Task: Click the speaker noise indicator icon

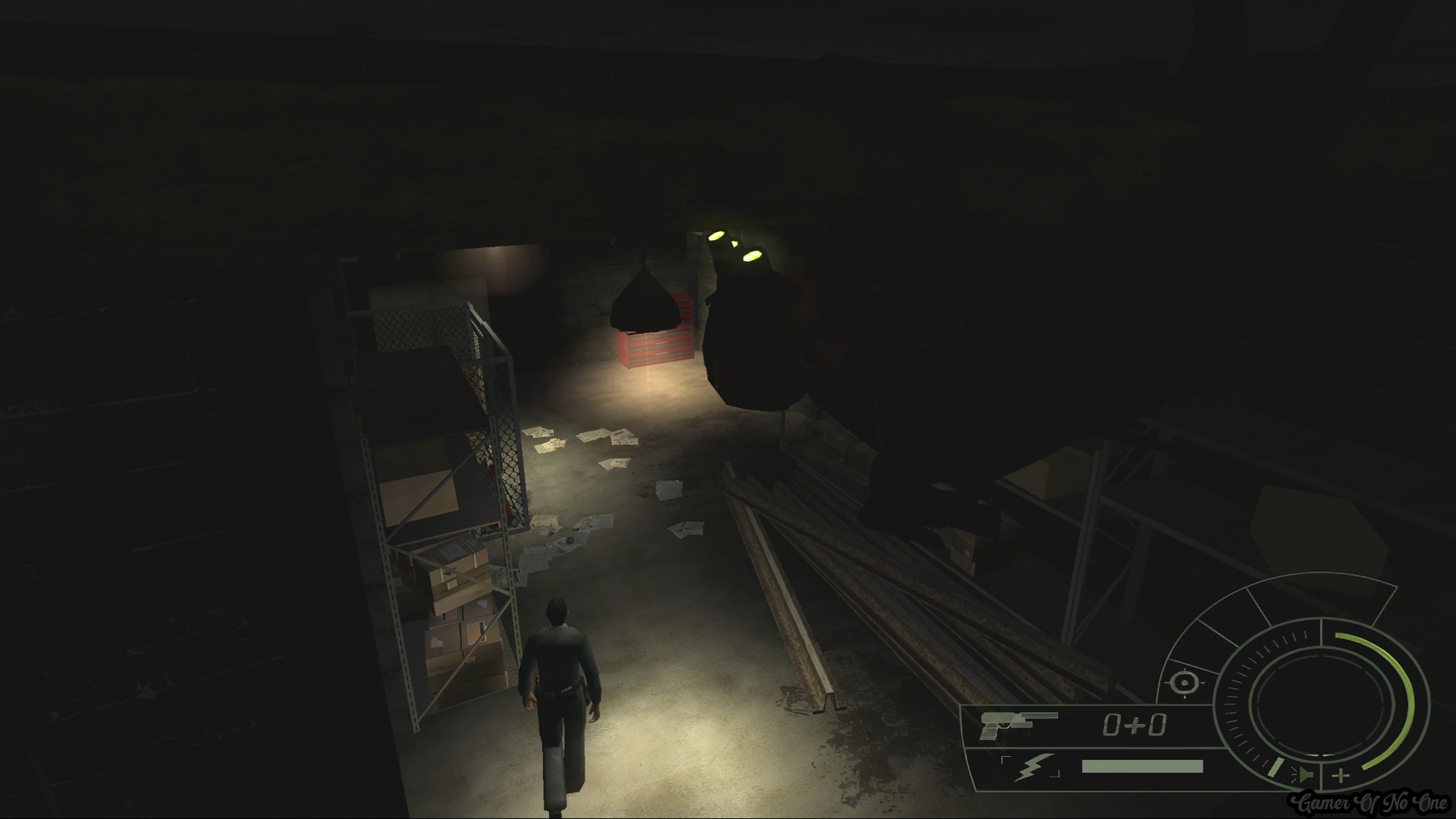Action: [1304, 775]
